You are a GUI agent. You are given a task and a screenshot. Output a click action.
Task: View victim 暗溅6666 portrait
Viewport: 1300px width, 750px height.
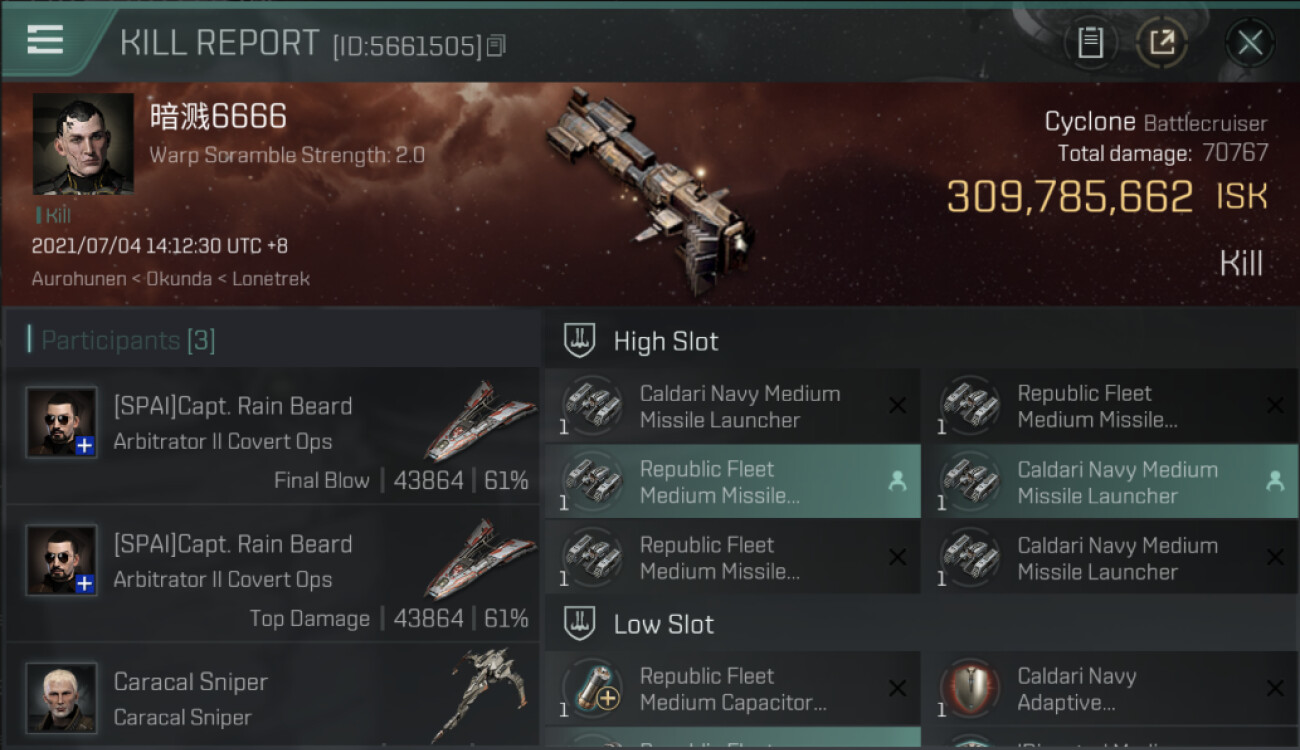point(83,144)
